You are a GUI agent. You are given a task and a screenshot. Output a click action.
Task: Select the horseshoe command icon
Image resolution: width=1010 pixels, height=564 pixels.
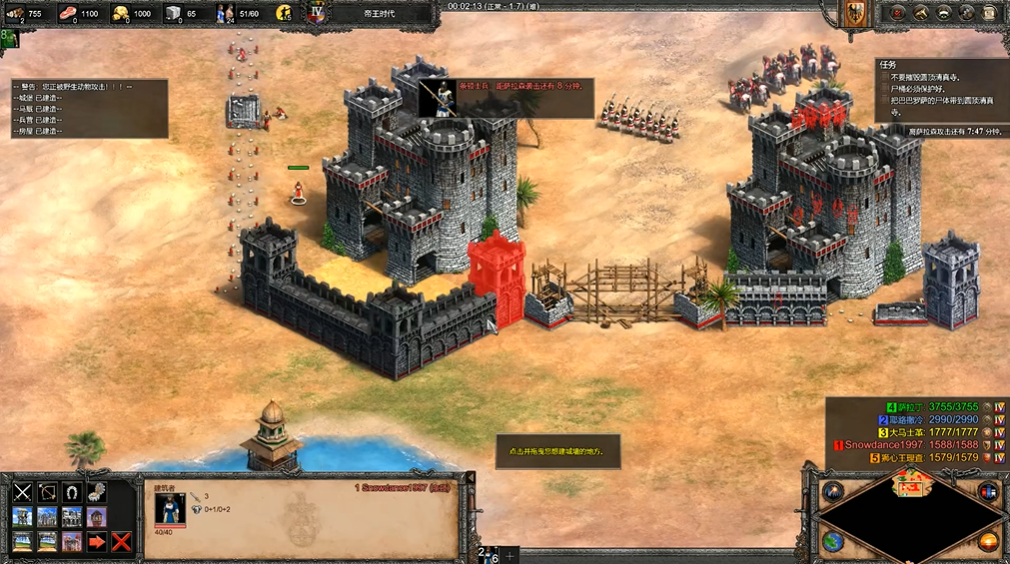click(72, 492)
